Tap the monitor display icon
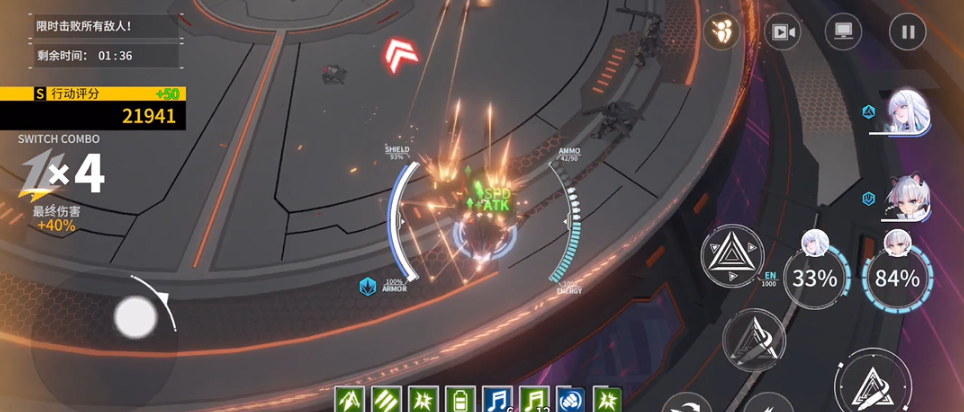The height and width of the screenshot is (412, 964). (x=843, y=32)
